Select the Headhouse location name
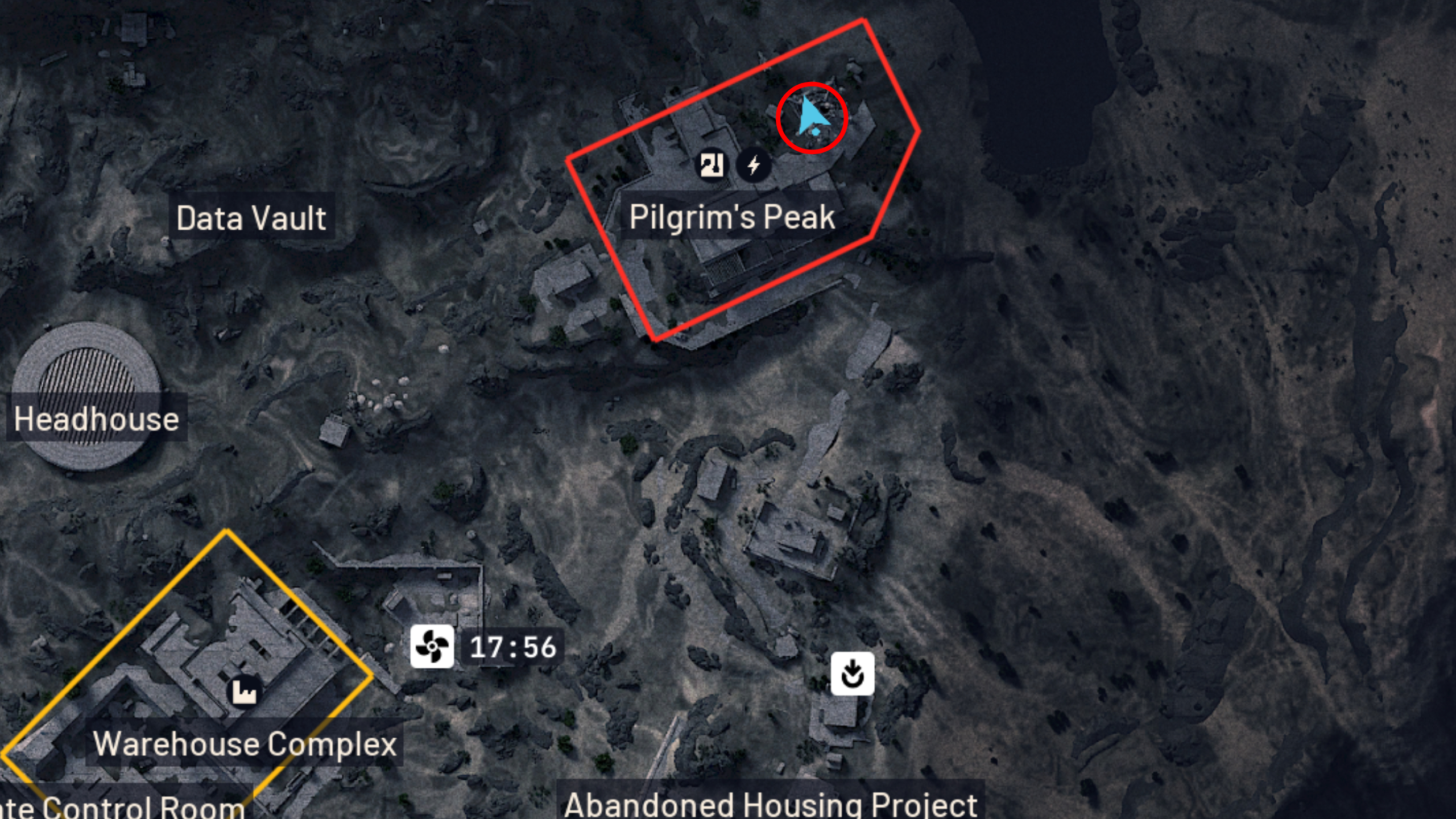This screenshot has width=1456, height=819. tap(96, 419)
